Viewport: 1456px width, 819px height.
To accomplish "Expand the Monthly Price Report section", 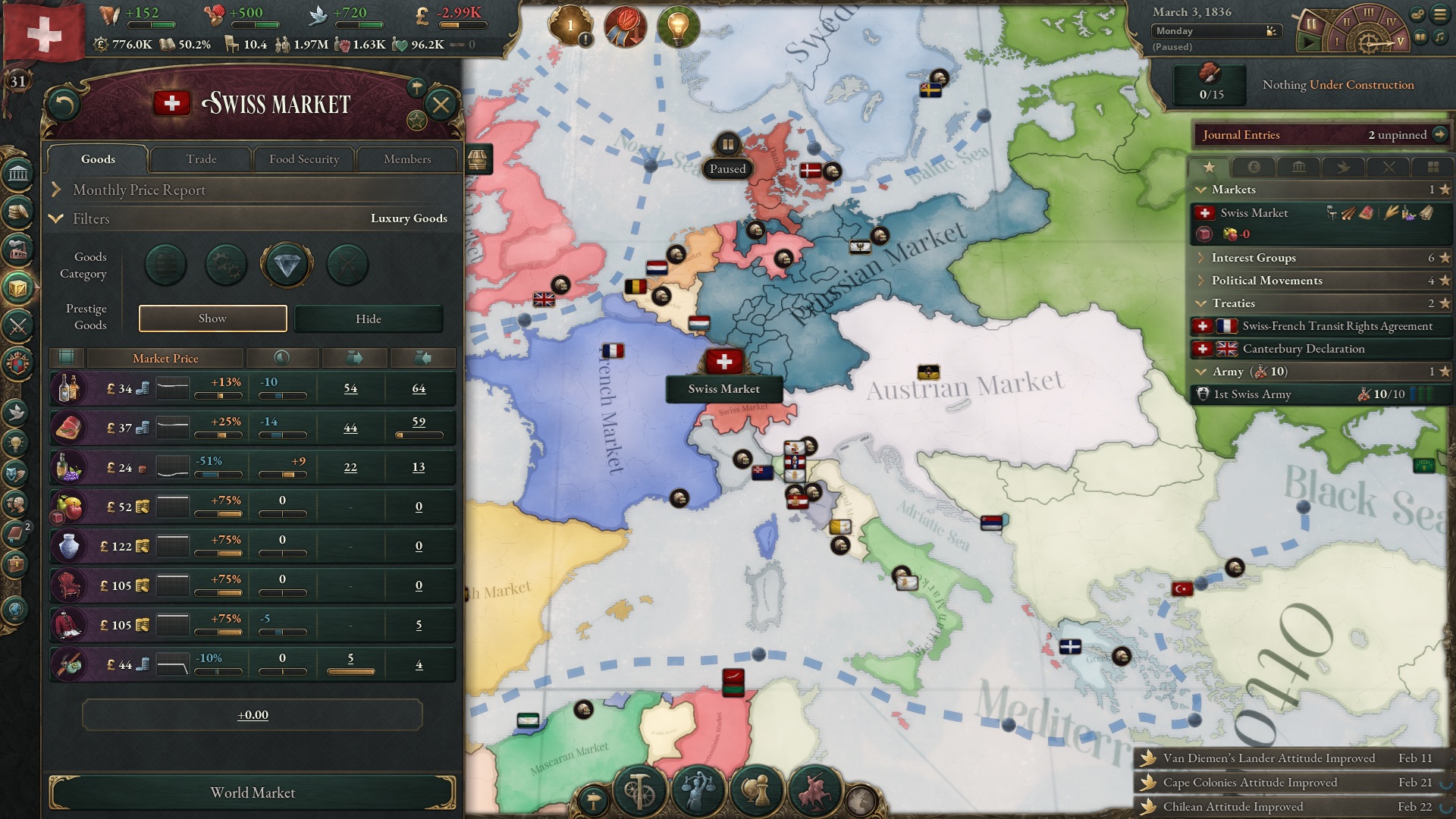I will 139,190.
